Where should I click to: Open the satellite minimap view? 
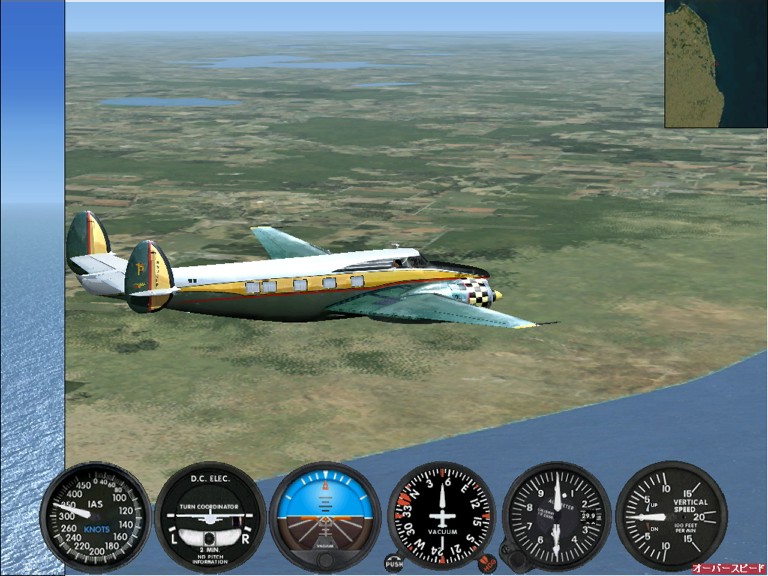(716, 64)
